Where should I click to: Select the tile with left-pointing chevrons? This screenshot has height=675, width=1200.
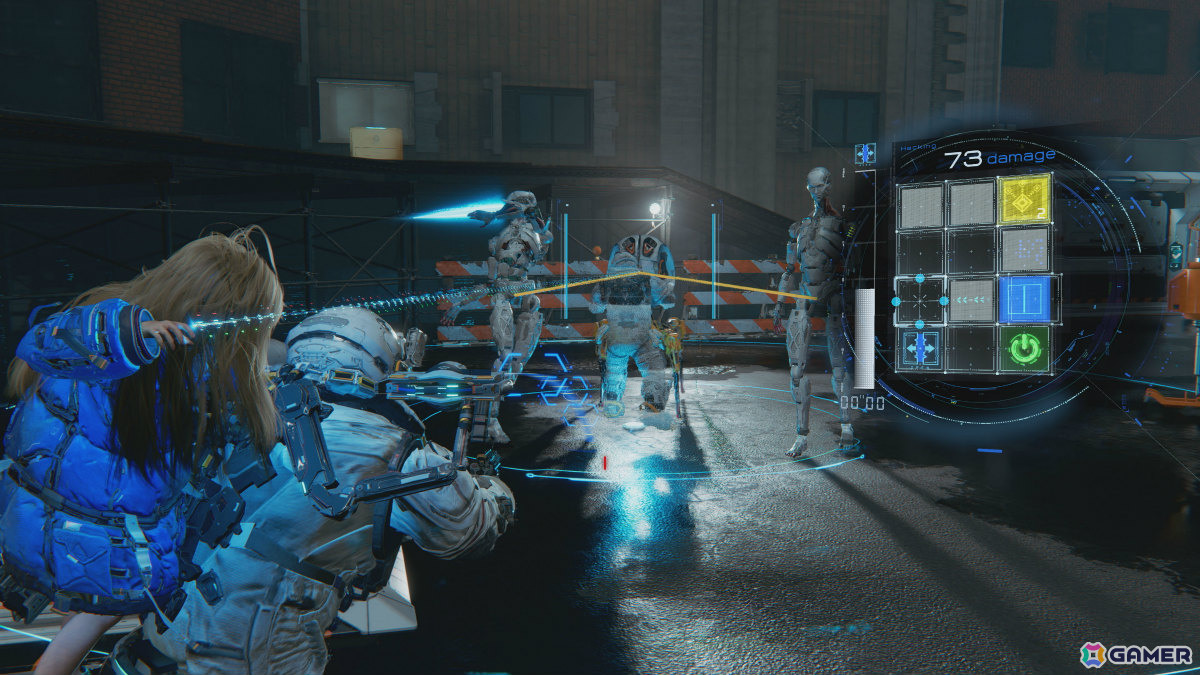click(x=972, y=298)
